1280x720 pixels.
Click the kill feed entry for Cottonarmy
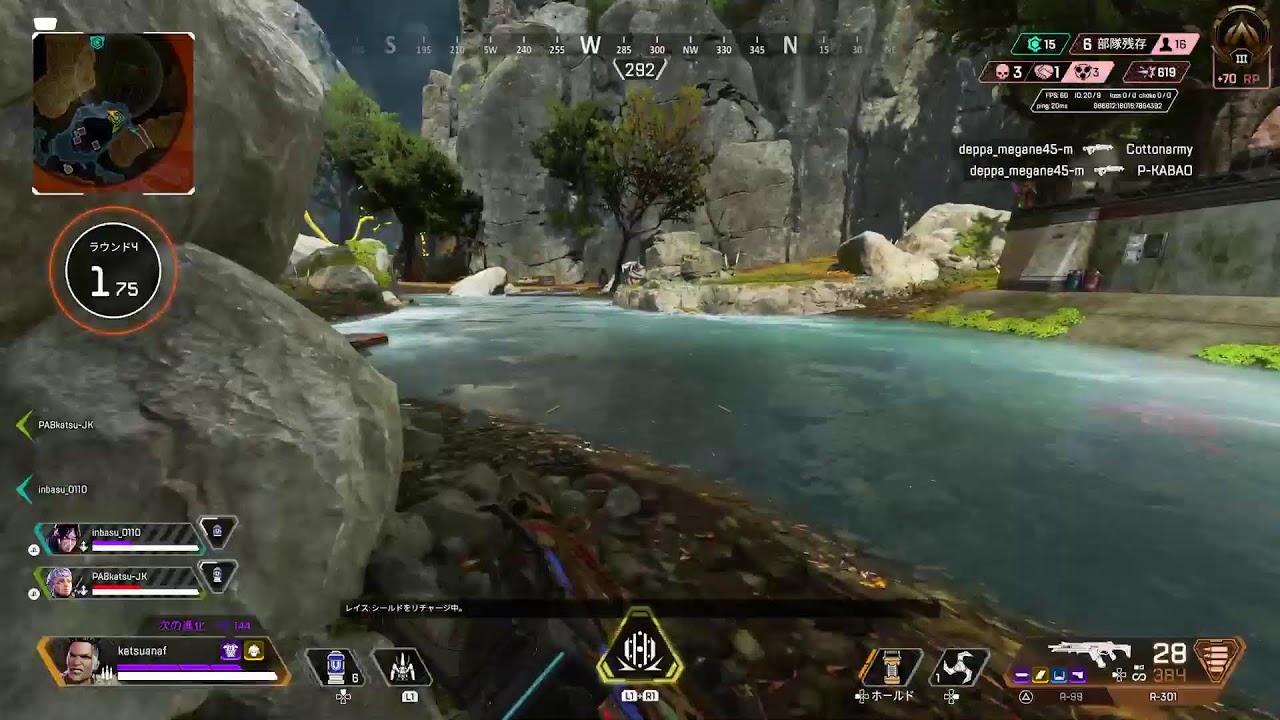(x=1158, y=150)
